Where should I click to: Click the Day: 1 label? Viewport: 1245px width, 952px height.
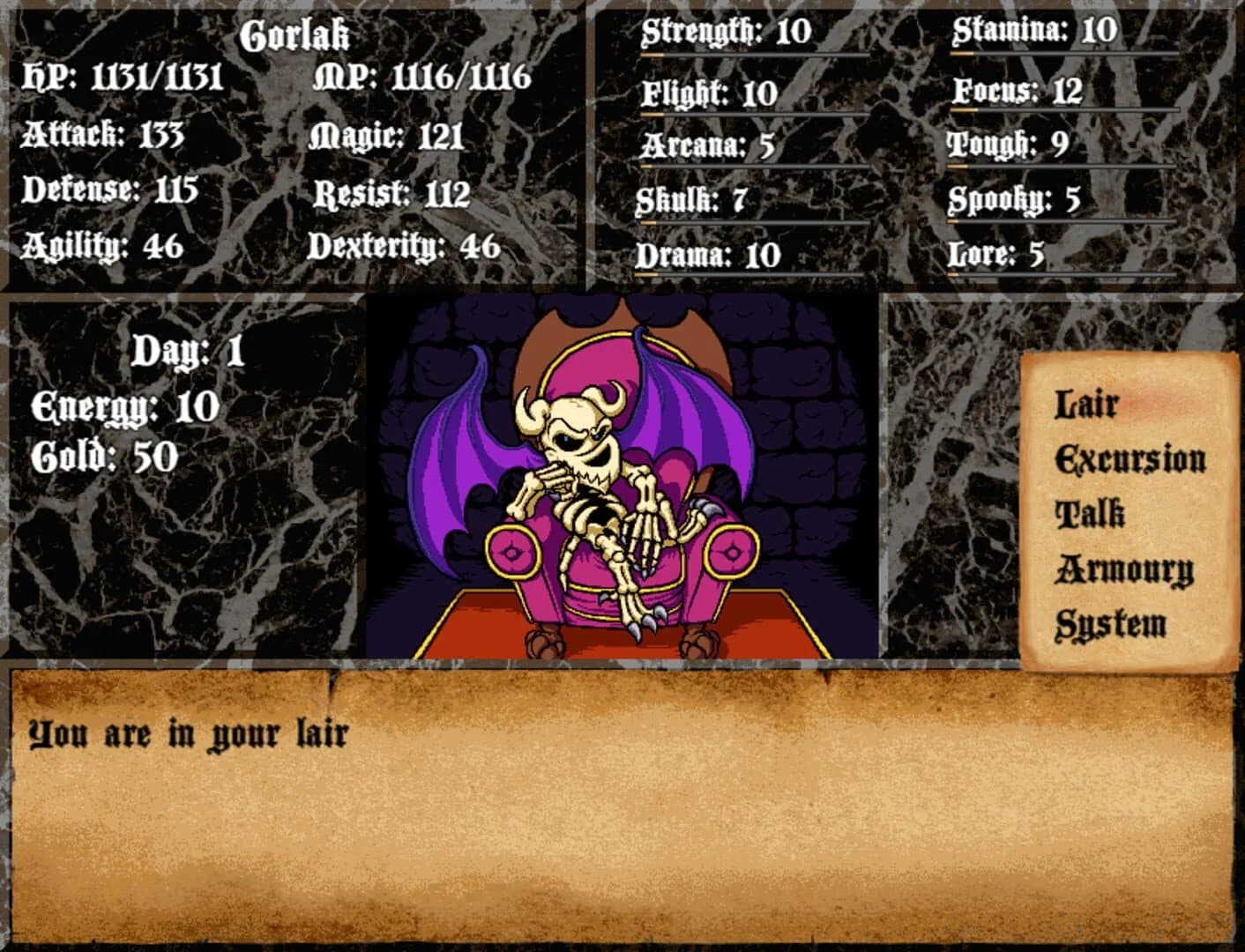point(187,351)
